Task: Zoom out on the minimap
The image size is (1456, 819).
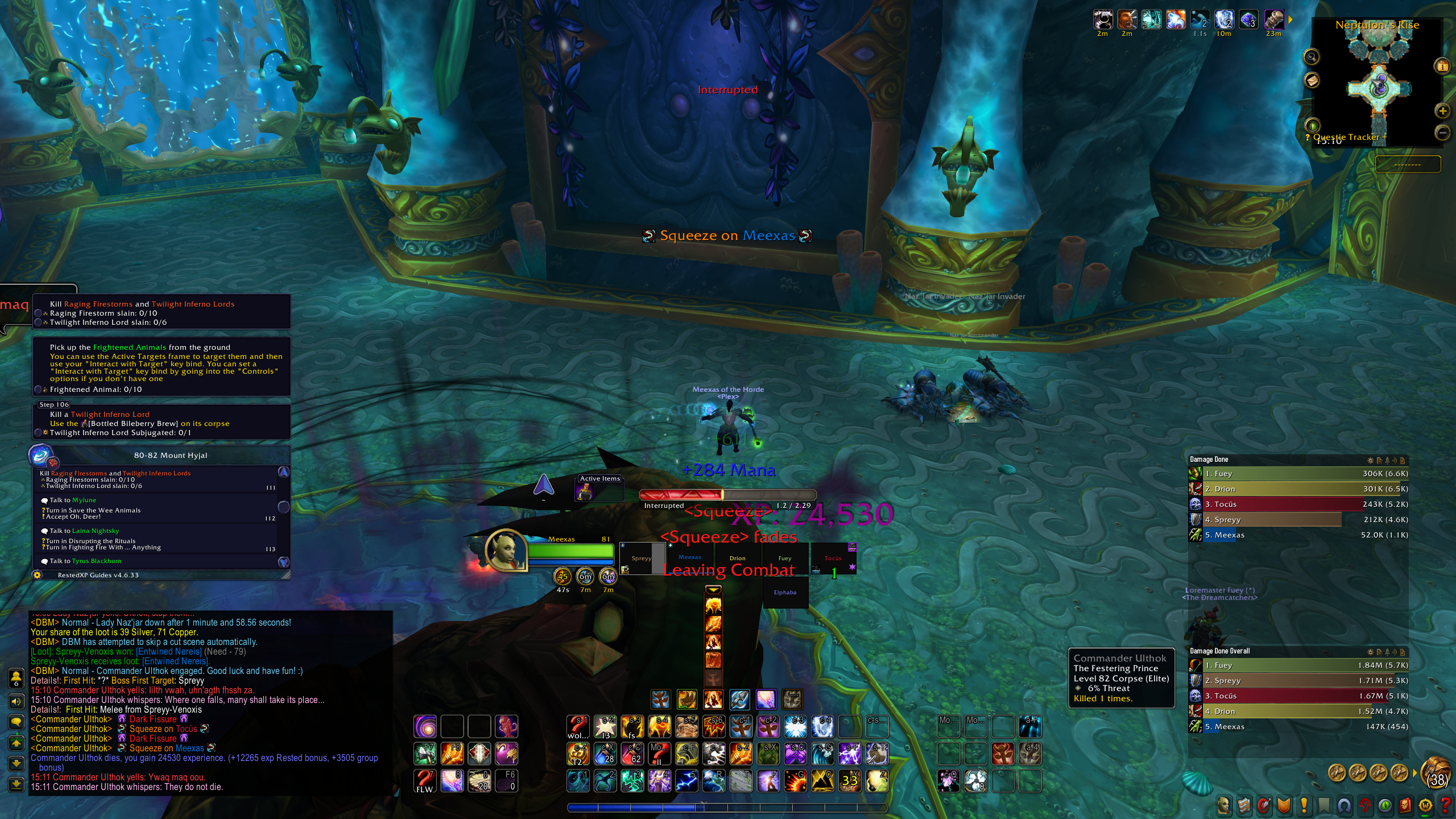Action: click(x=1442, y=133)
